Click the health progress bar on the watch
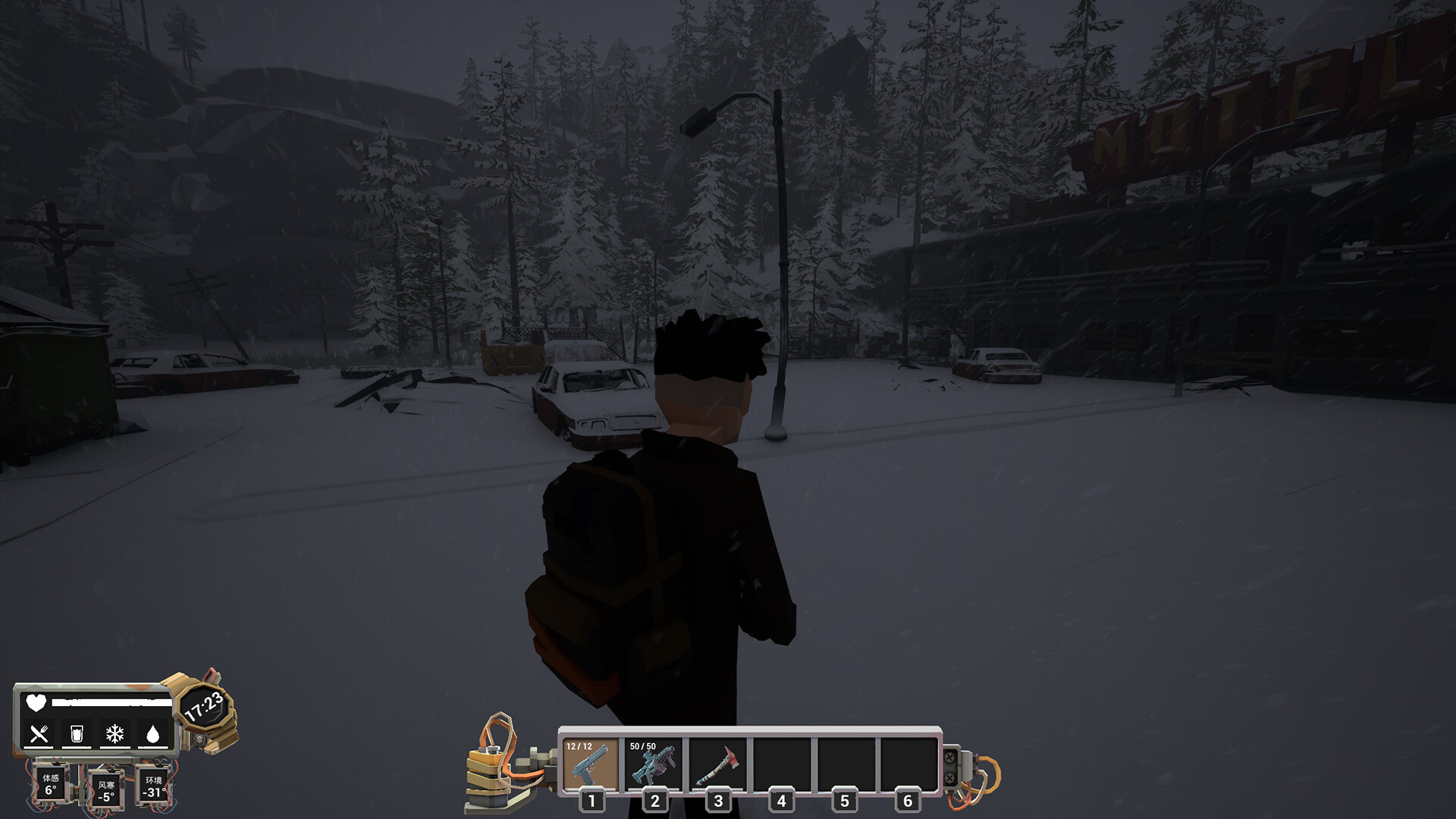 coord(112,702)
